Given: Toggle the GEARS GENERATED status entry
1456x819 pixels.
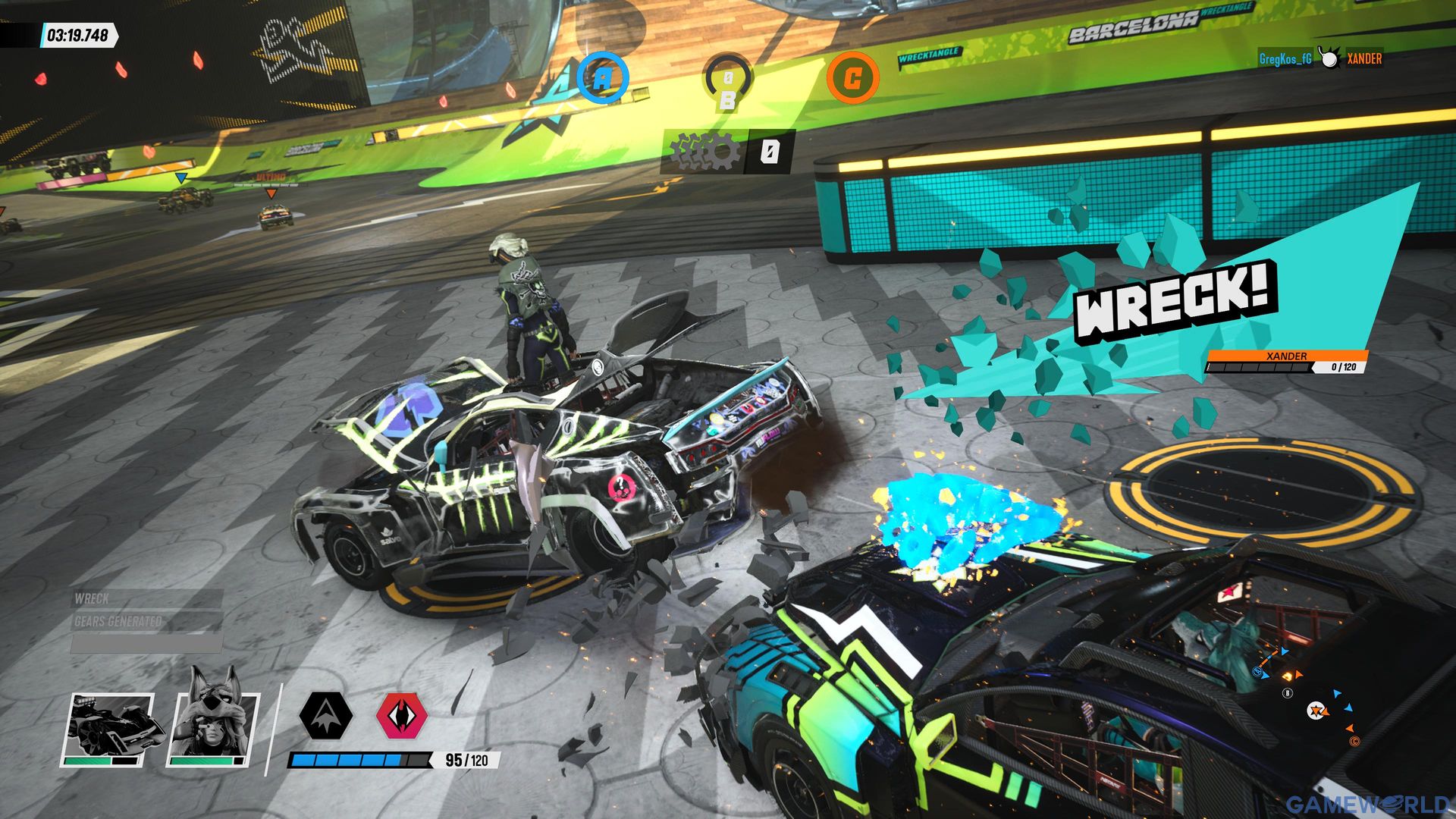Looking at the screenshot, I should pyautogui.click(x=118, y=621).
